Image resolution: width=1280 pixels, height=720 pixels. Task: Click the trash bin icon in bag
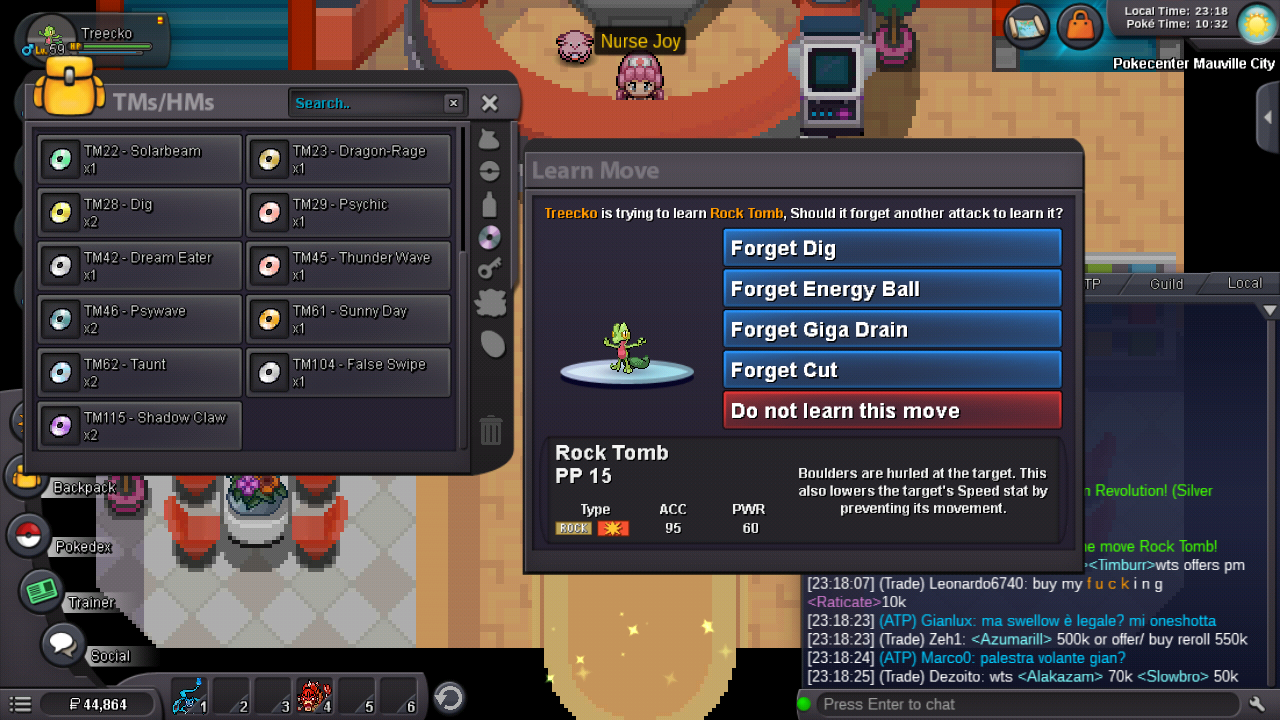click(490, 430)
